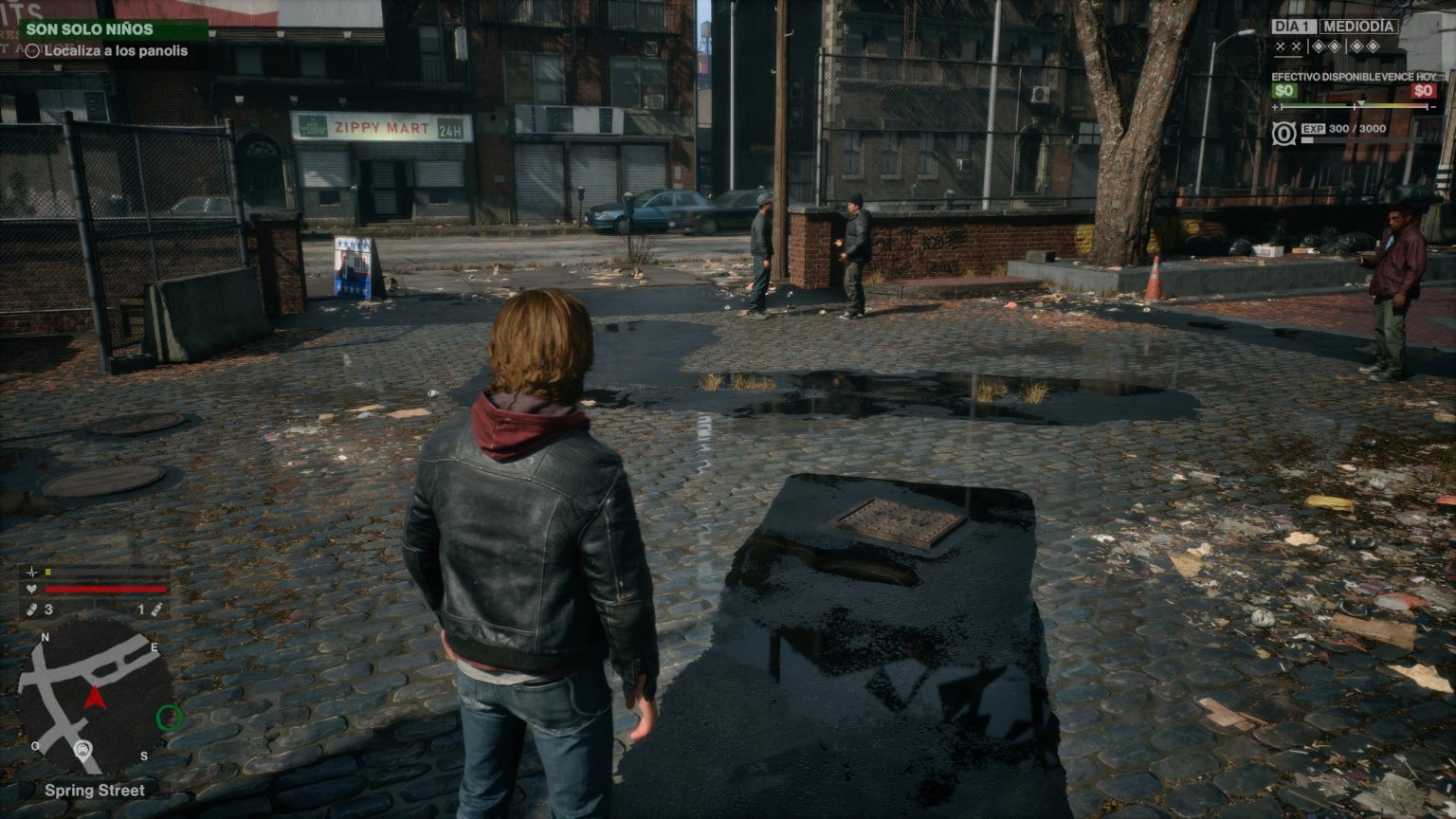Open the "Son solo niños" mission tracker
This screenshot has height=819, width=1456.
[x=90, y=29]
